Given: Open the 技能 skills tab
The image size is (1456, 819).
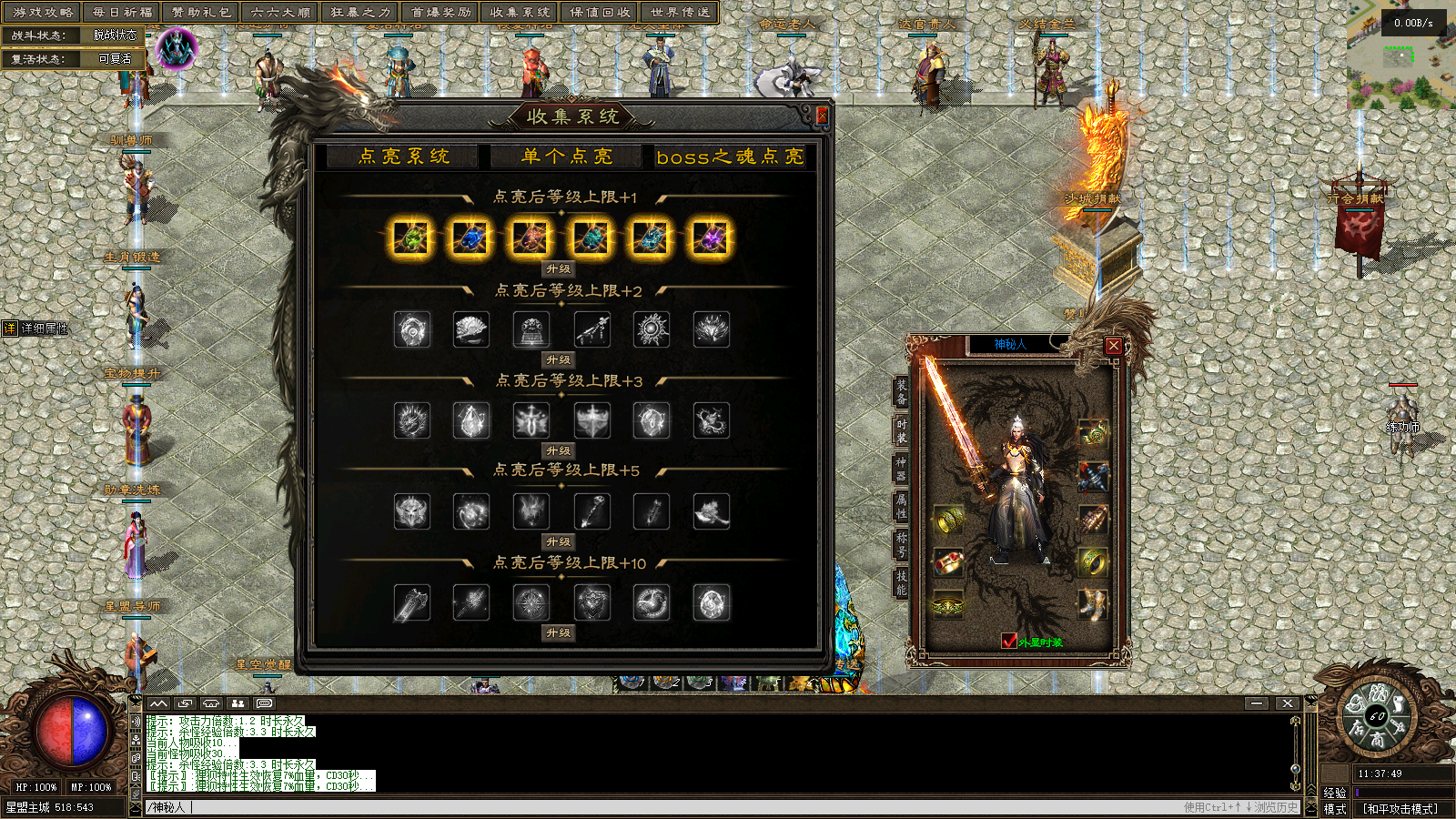Looking at the screenshot, I should coord(901,582).
